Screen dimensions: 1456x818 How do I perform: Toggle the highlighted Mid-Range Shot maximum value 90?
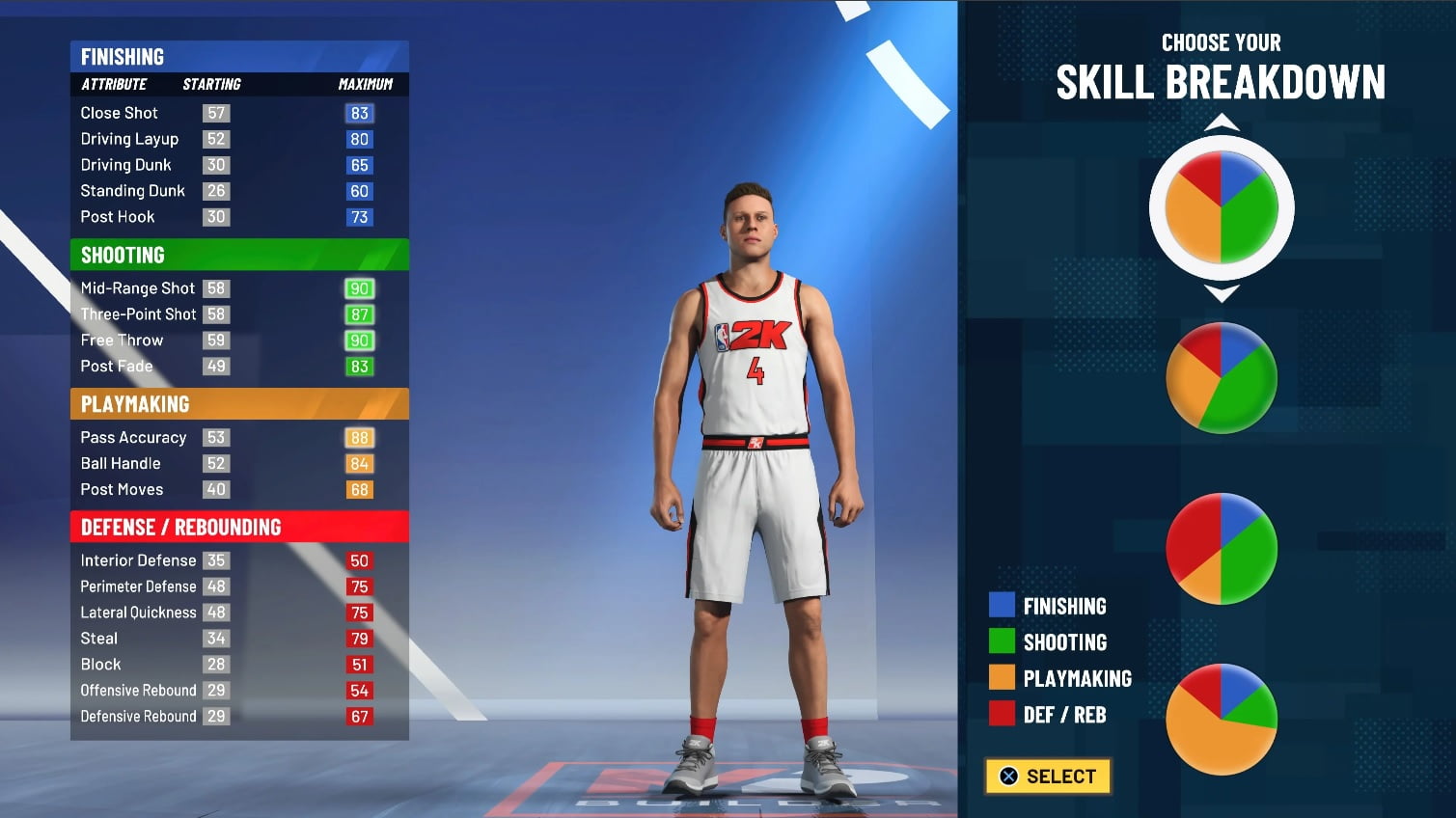(x=359, y=287)
